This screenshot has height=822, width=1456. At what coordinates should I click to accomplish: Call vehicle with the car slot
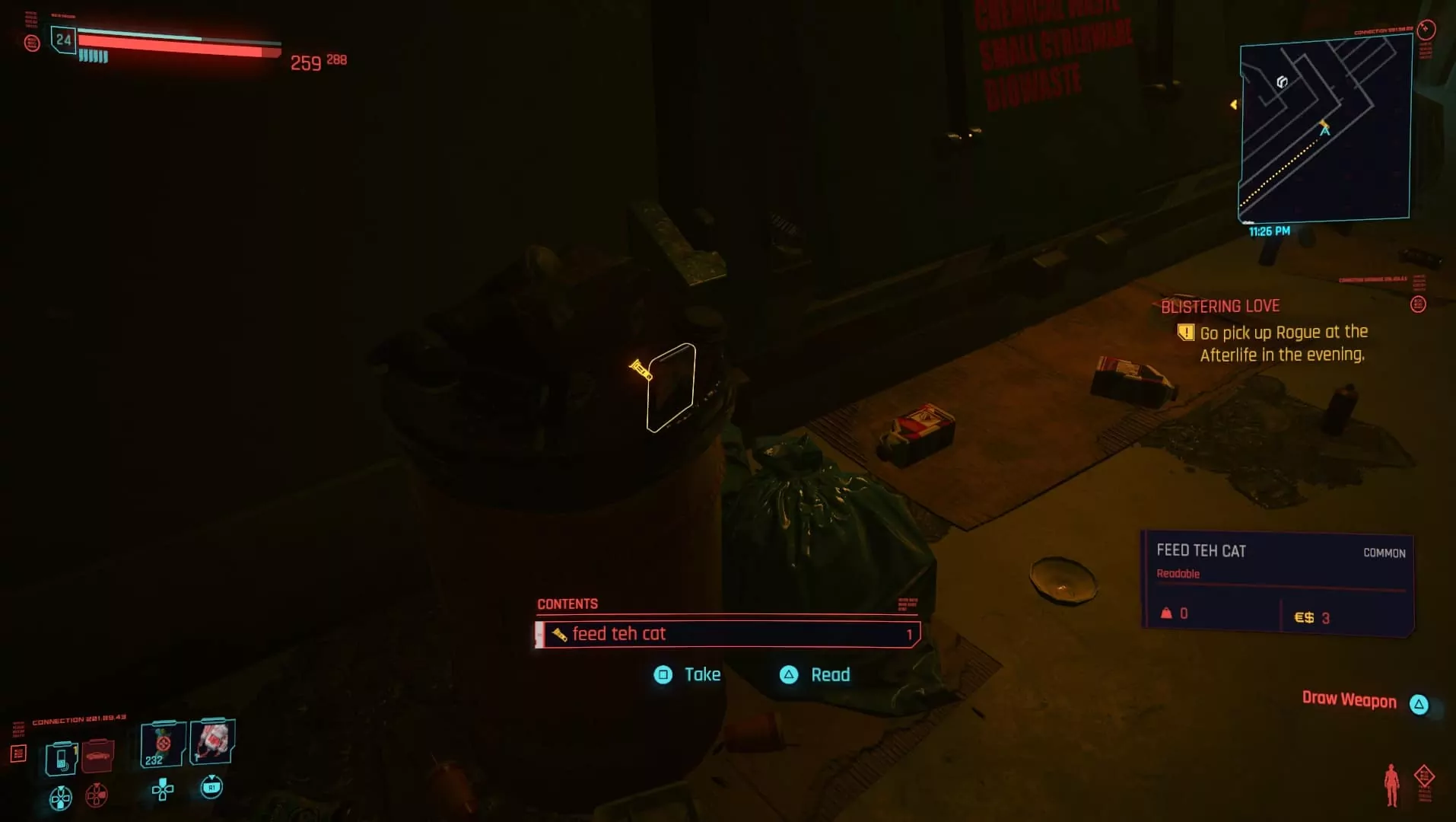pyautogui.click(x=97, y=756)
